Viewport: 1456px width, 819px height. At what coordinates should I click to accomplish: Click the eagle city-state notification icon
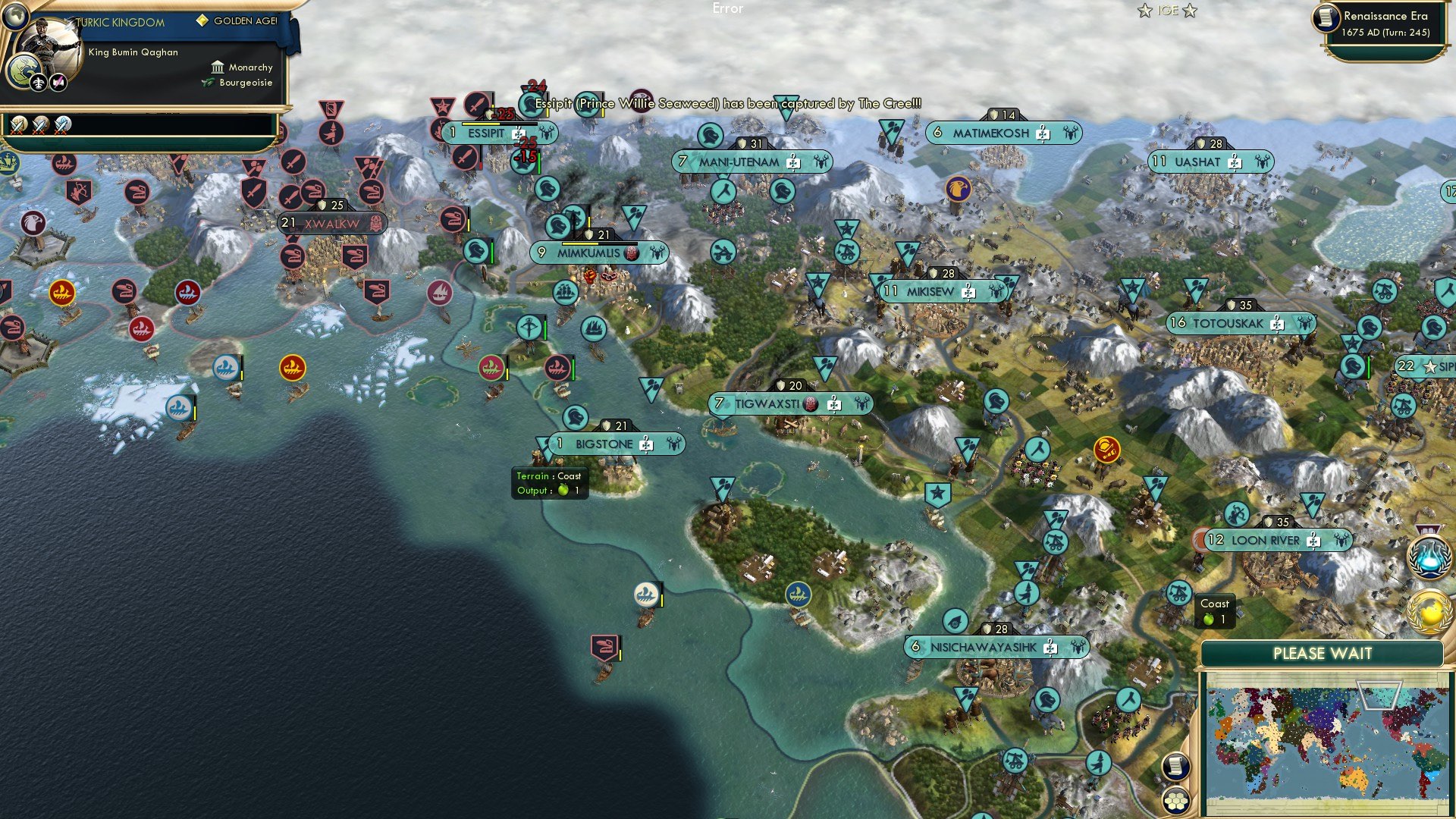click(x=957, y=189)
